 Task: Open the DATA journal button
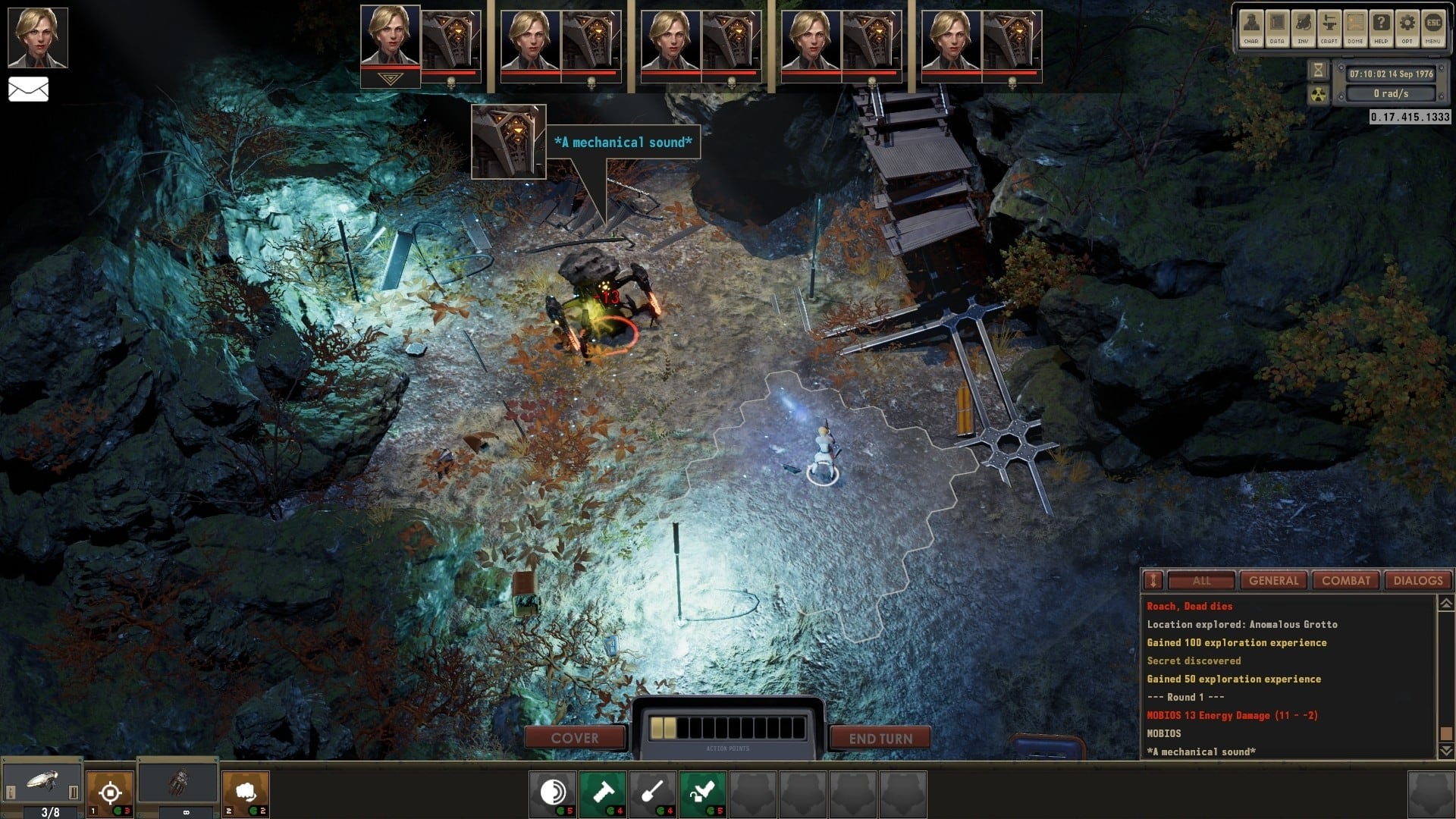click(x=1277, y=28)
